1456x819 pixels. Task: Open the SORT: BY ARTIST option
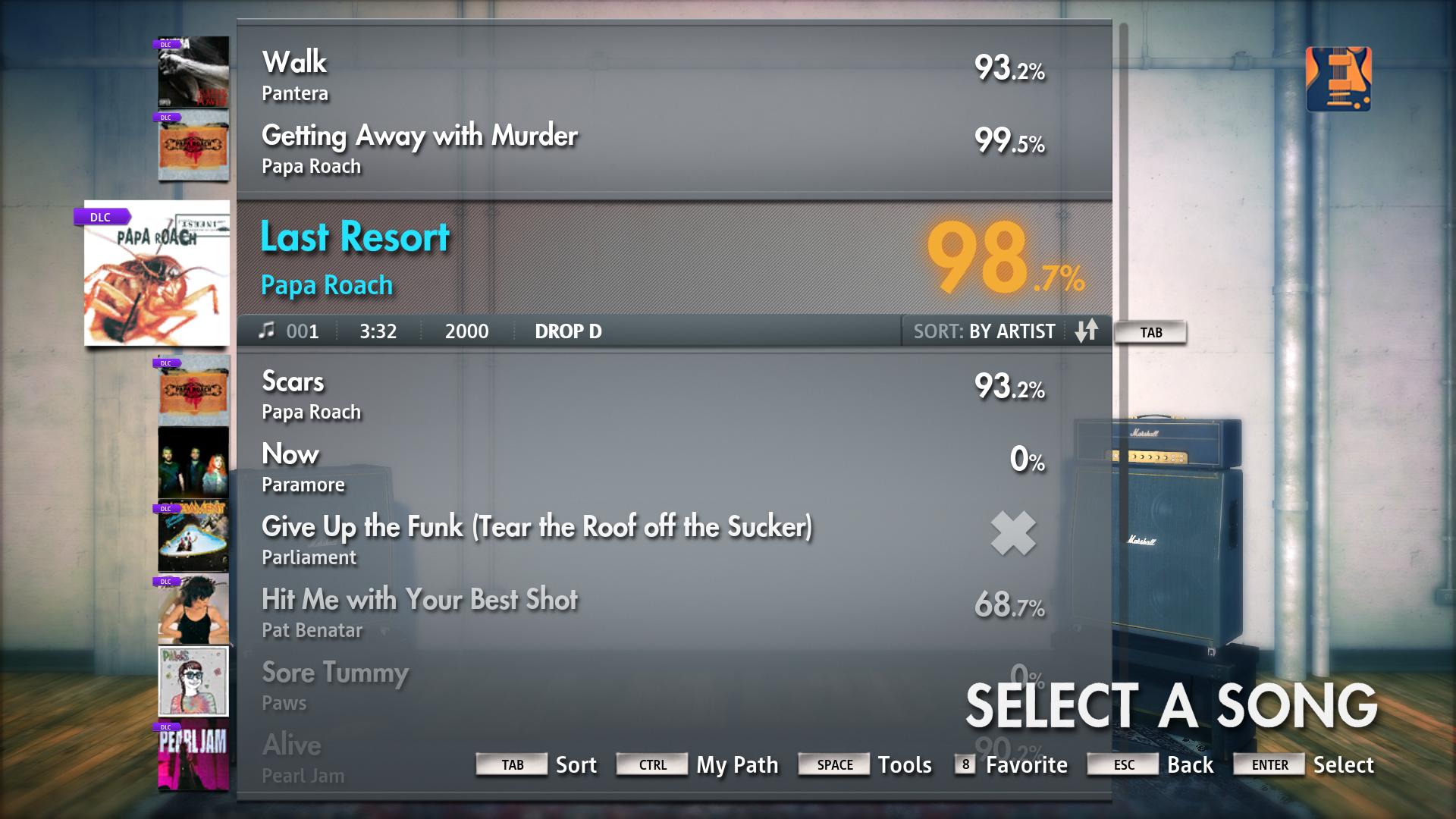(x=984, y=331)
